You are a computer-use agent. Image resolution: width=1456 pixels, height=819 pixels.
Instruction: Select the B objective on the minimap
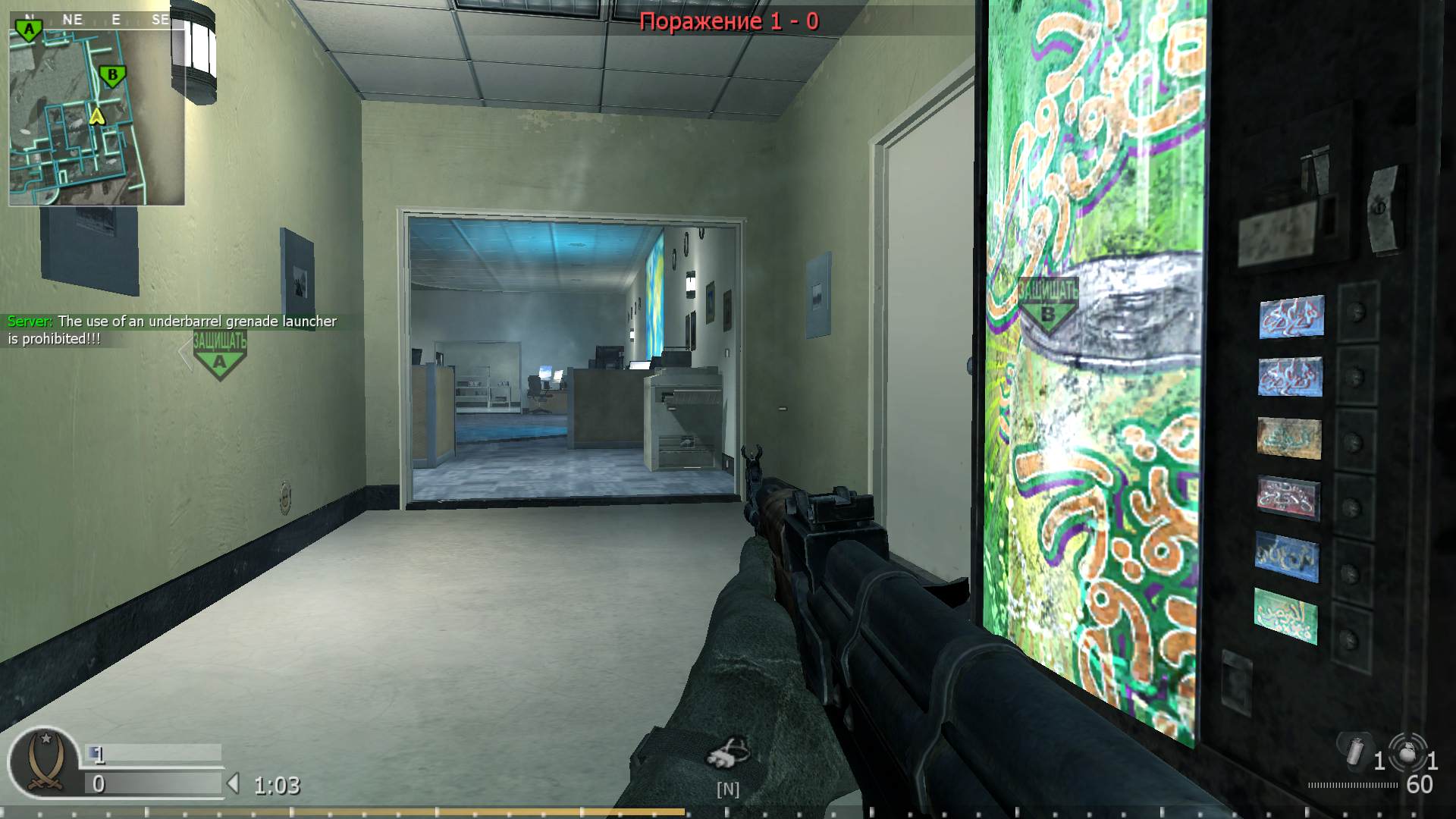(x=111, y=75)
